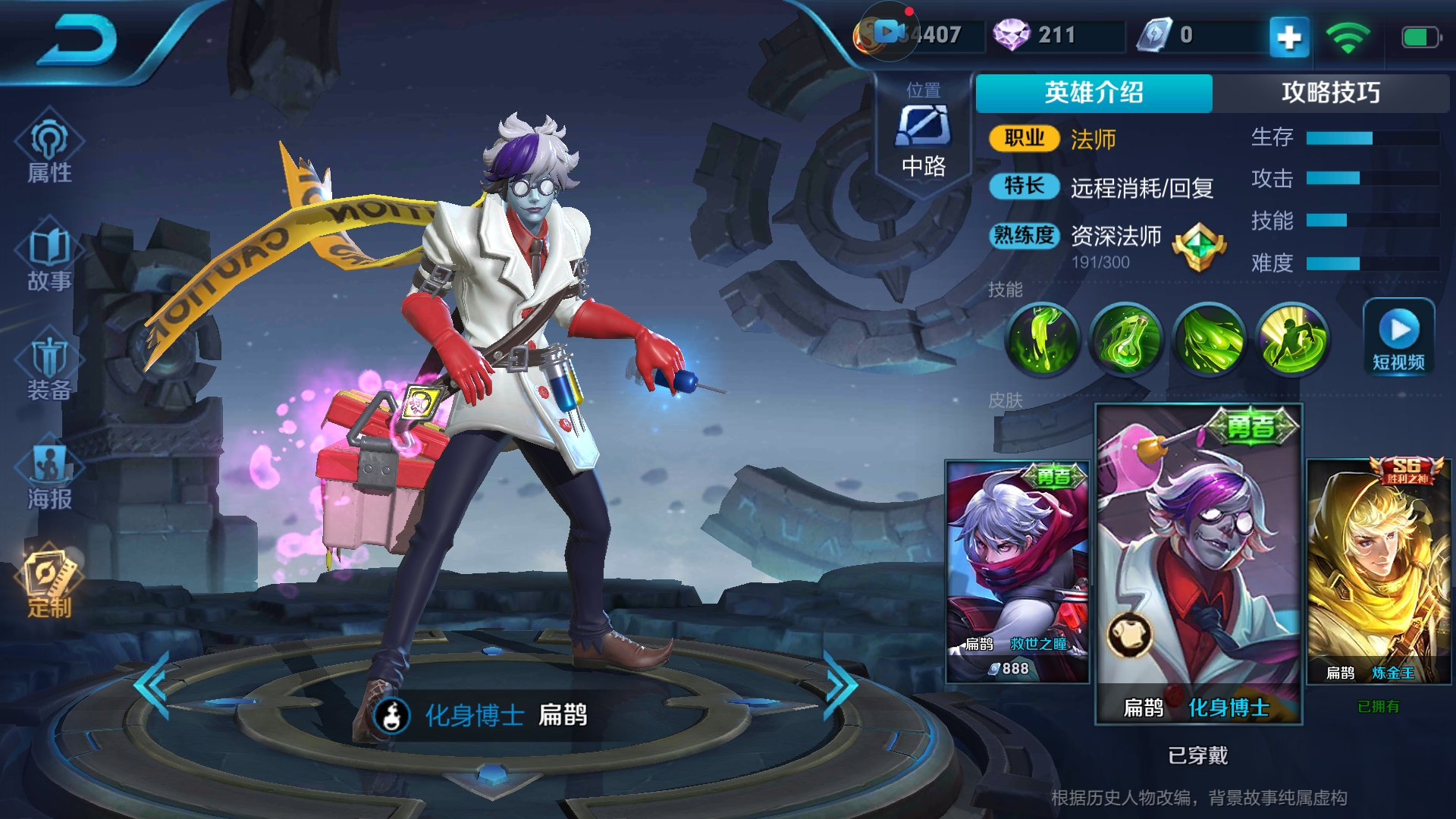Open the 海报 poster view
1456x819 pixels.
coord(49,476)
